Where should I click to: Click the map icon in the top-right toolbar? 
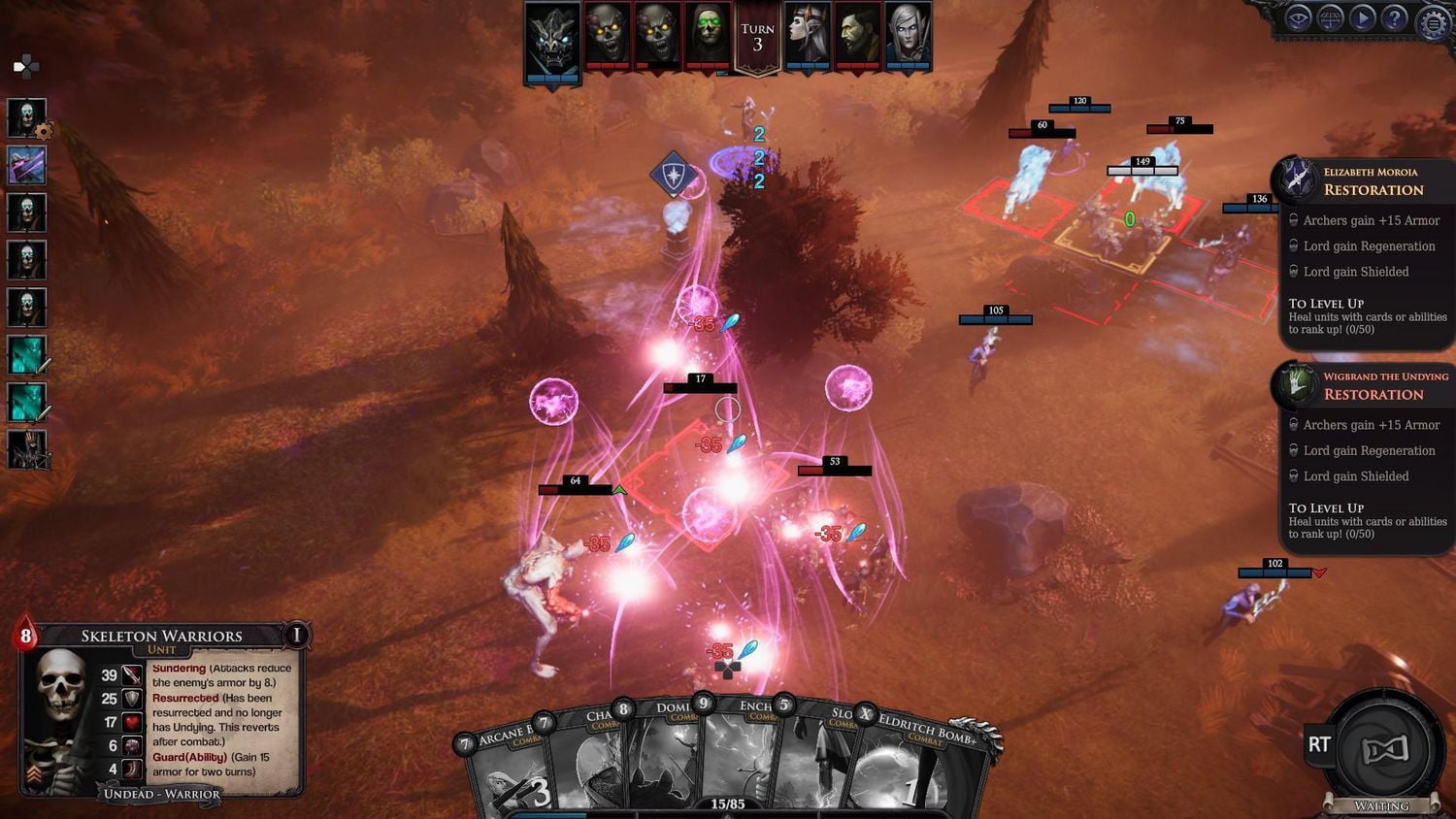point(1331,16)
